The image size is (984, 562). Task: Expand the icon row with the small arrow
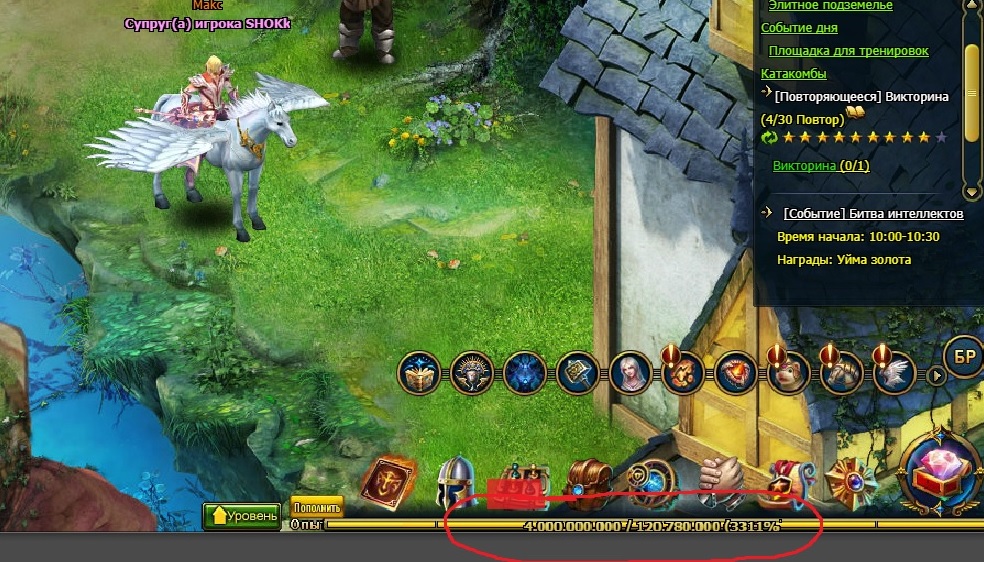[935, 376]
